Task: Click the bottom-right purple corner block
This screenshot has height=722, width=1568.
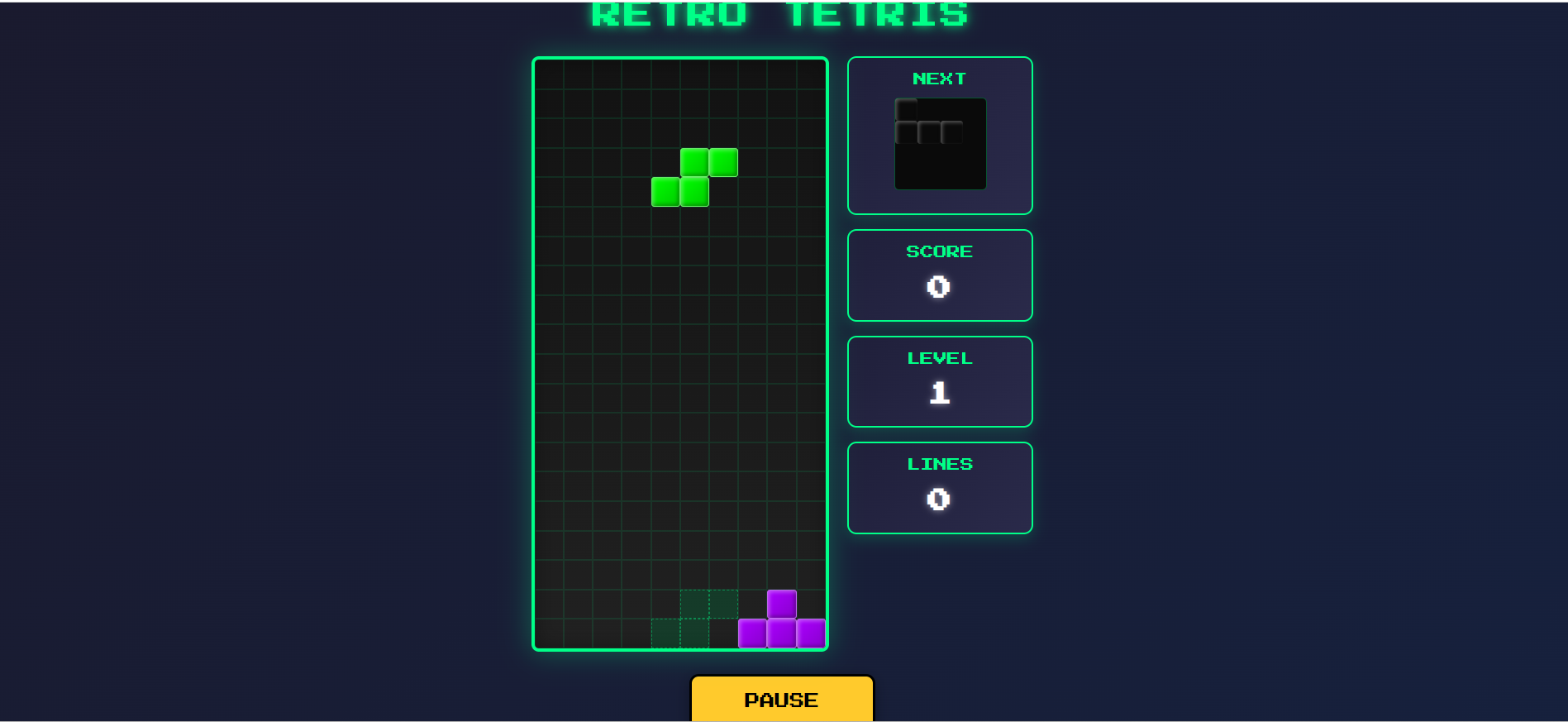Action: 813,632
